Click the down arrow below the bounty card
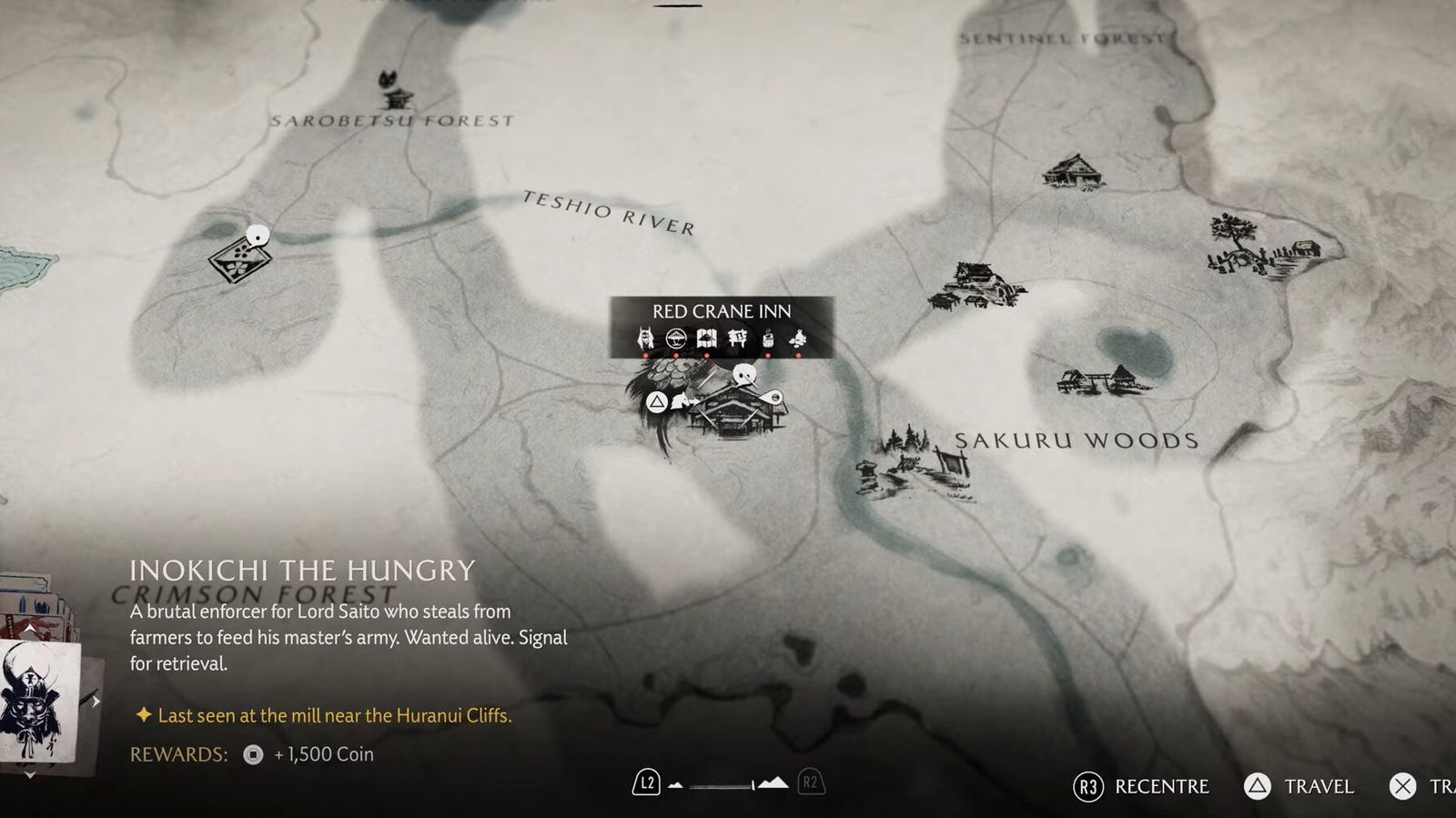1456x818 pixels. click(x=30, y=774)
